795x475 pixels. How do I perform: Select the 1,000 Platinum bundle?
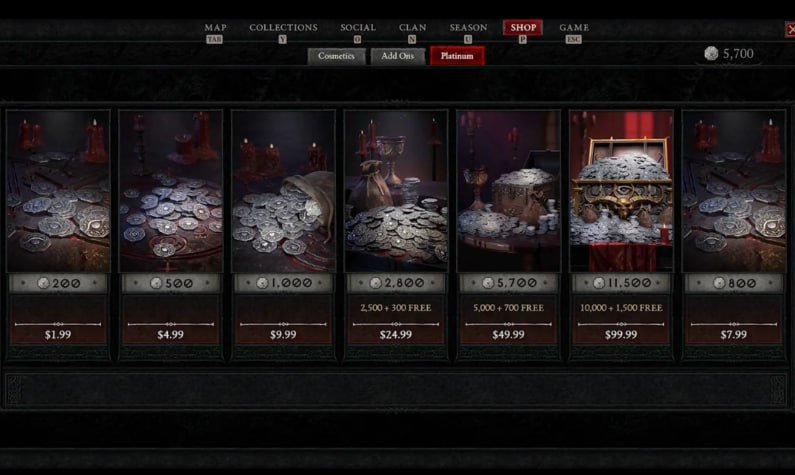point(283,230)
